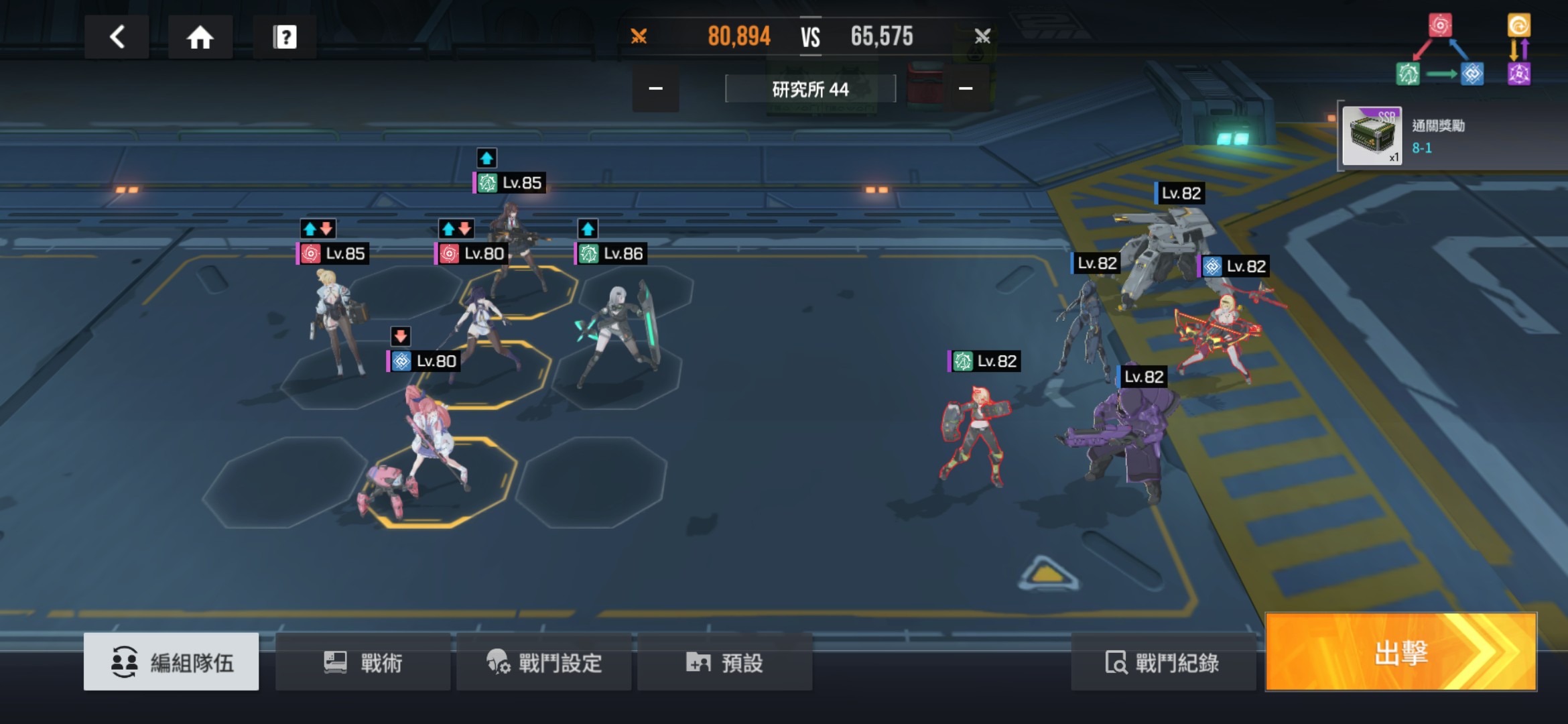Viewport: 1568px width, 724px height.
Task: Open the question mark help page
Action: 285,37
